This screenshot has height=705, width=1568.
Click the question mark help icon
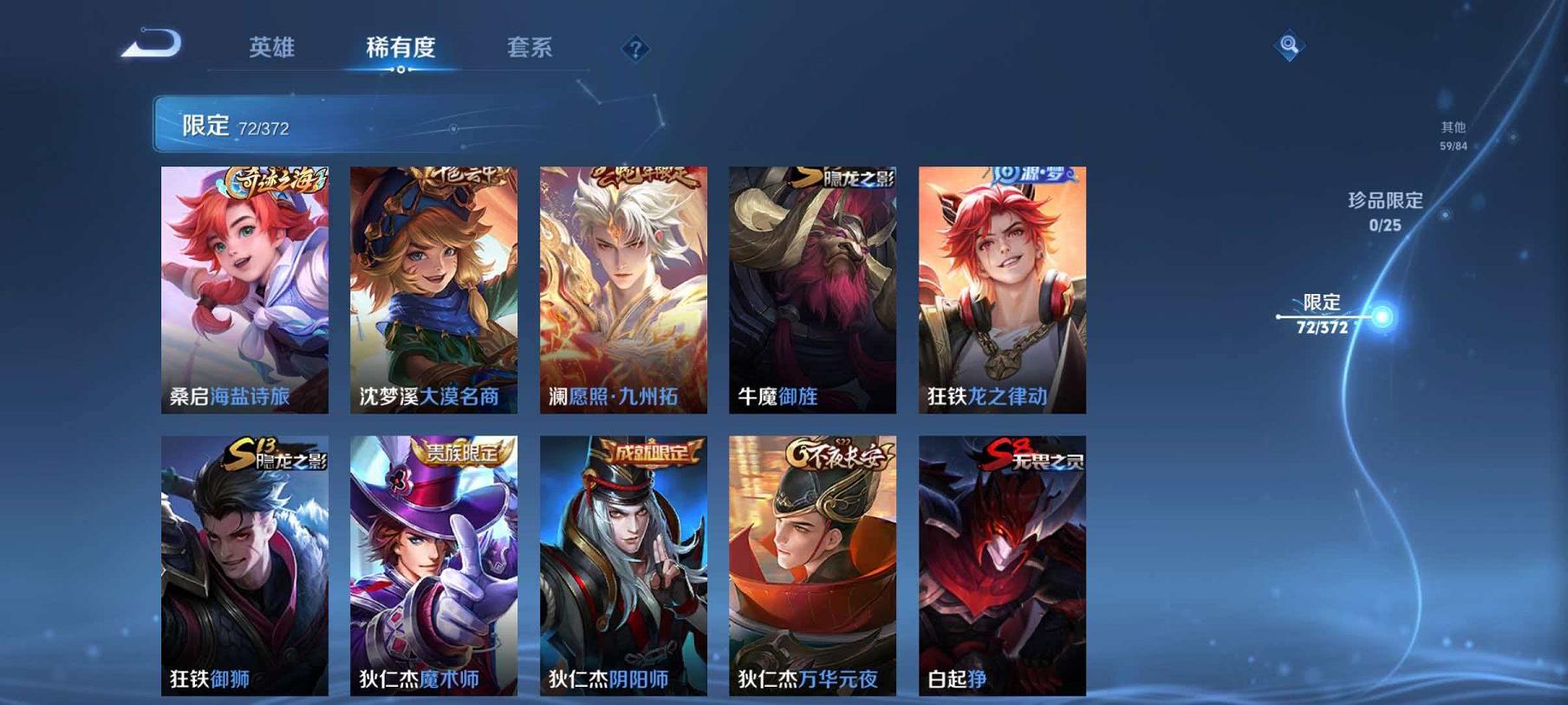[639, 49]
